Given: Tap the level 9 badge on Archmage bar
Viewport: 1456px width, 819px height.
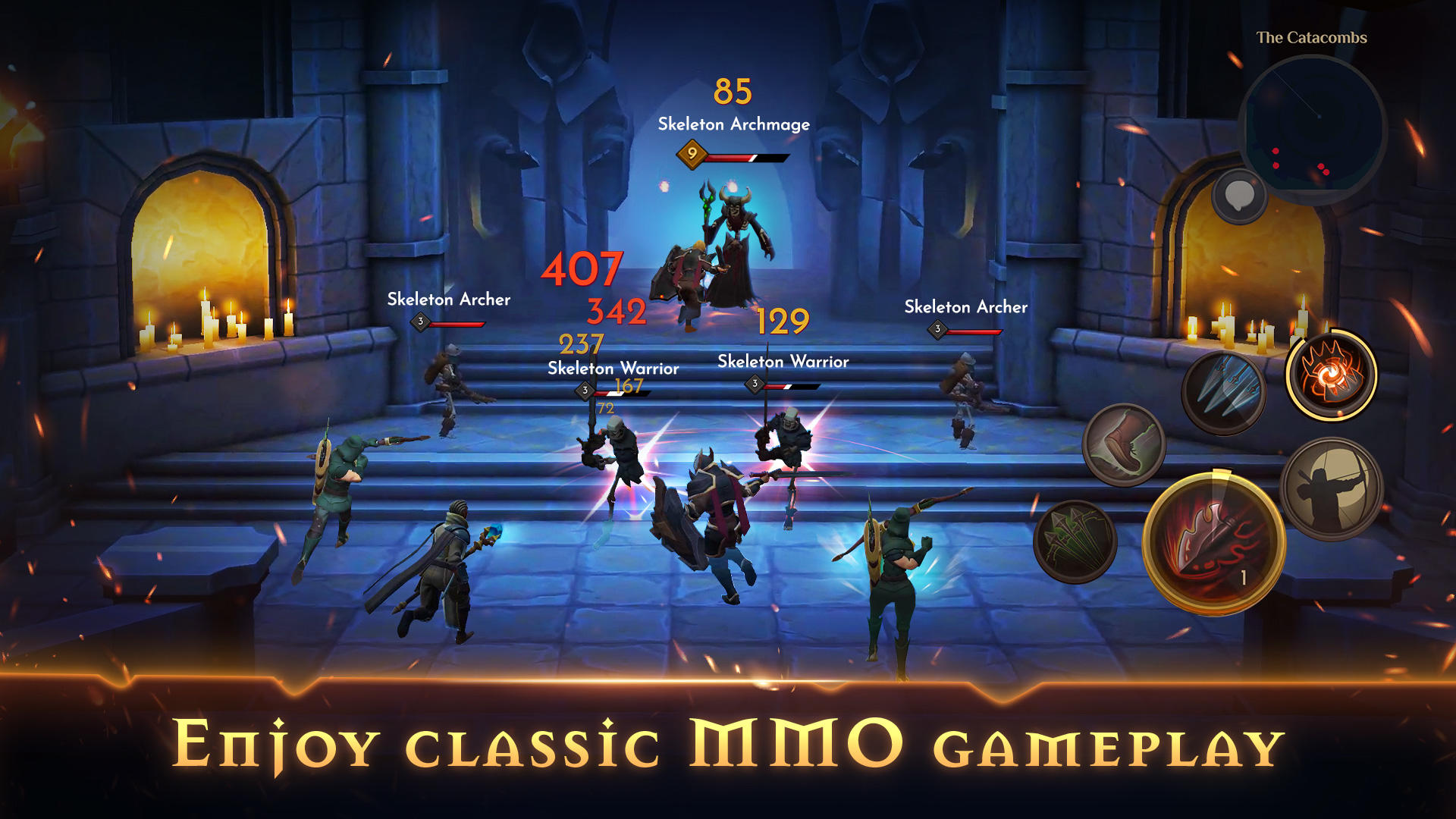Looking at the screenshot, I should click(691, 153).
